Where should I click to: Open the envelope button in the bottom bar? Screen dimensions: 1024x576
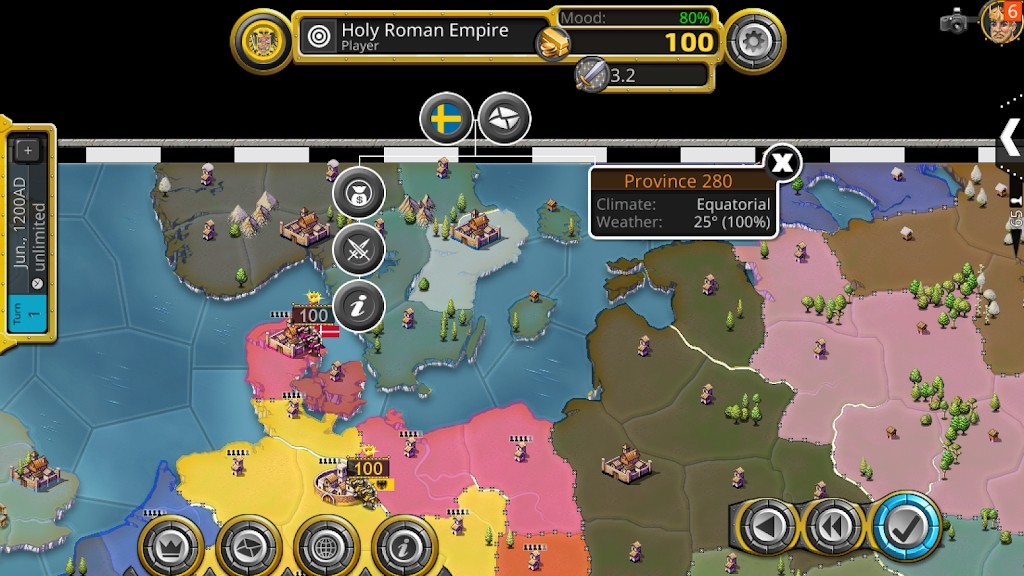coord(249,546)
